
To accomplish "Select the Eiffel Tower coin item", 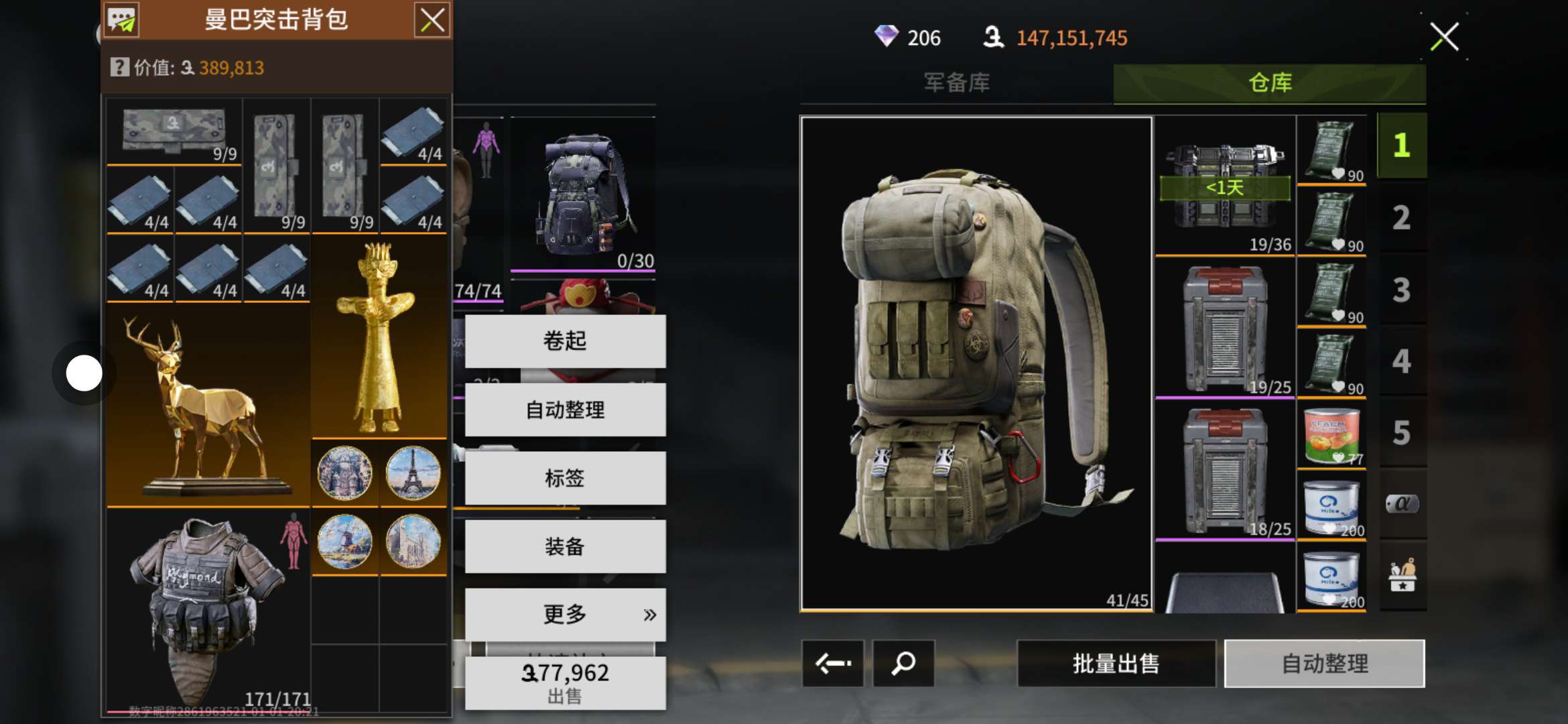I will pos(413,473).
